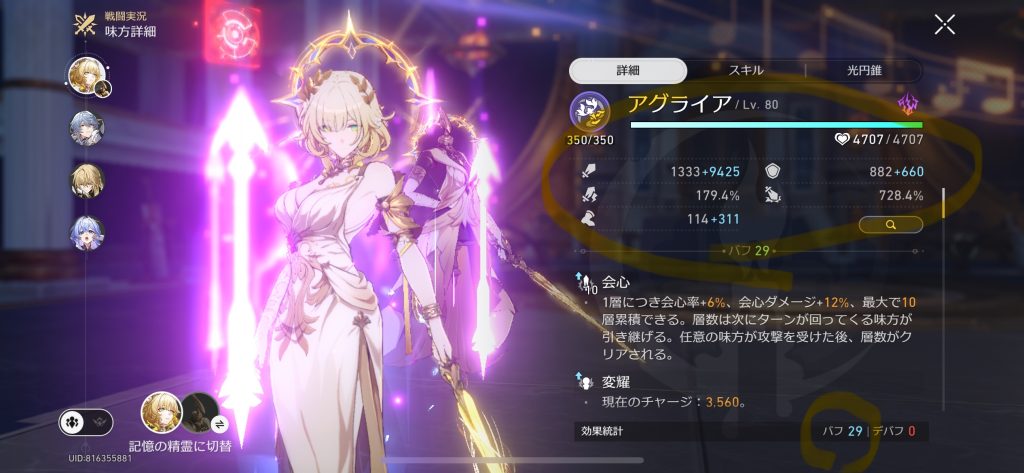
Task: Switch to the スキル tab
Action: [746, 70]
